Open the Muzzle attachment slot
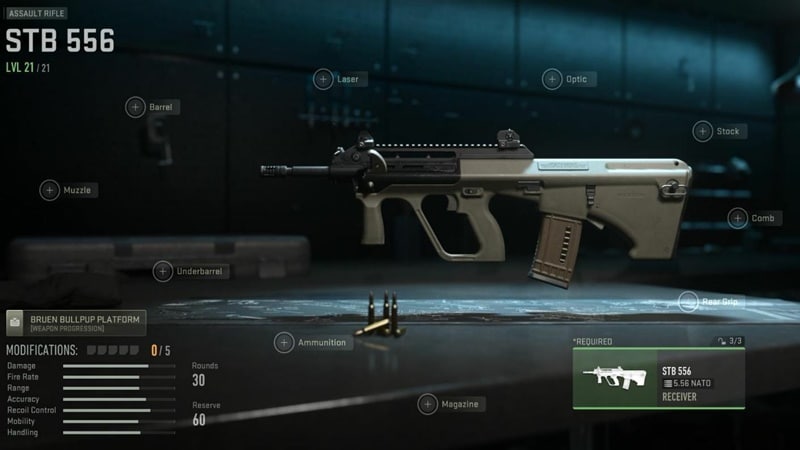Image resolution: width=800 pixels, height=450 pixels. (x=49, y=190)
